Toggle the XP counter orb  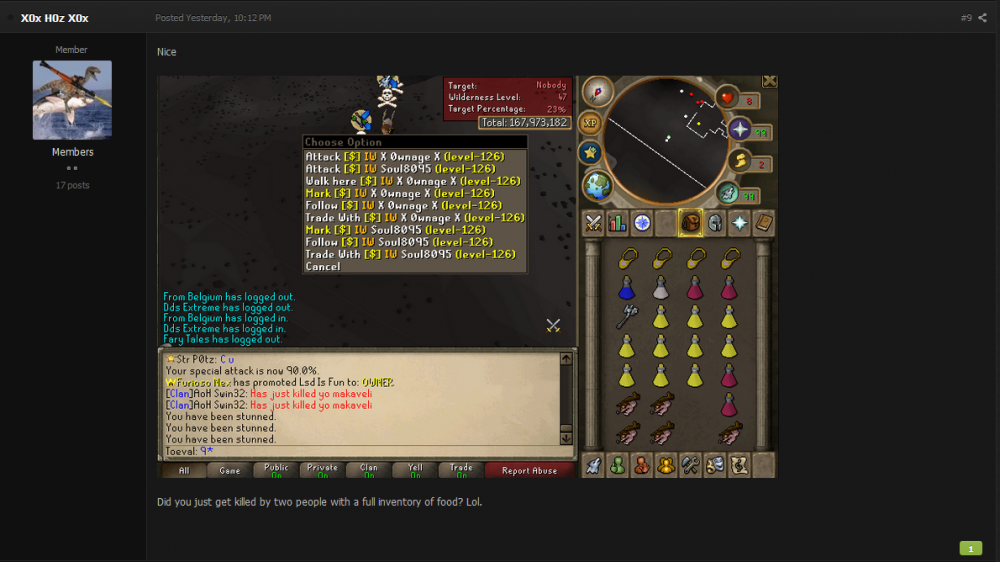pos(590,122)
